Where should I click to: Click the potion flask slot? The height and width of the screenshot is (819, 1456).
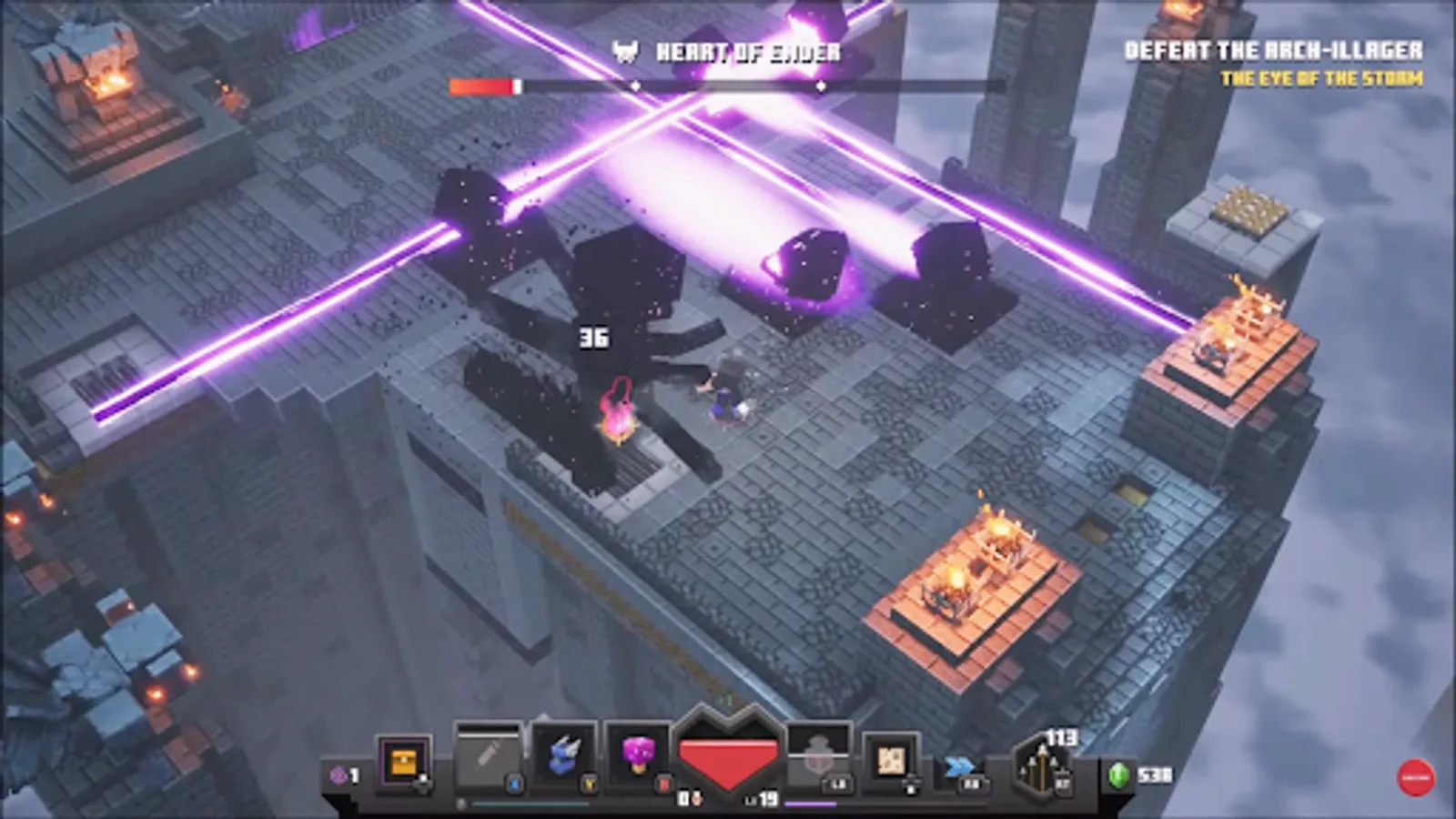click(817, 753)
